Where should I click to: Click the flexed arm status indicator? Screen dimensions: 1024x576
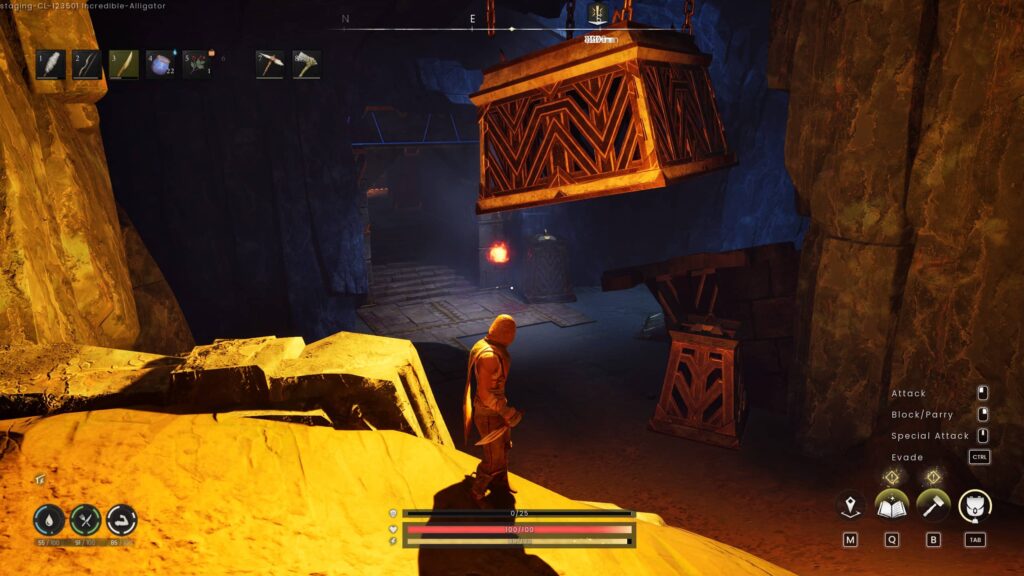(x=122, y=520)
